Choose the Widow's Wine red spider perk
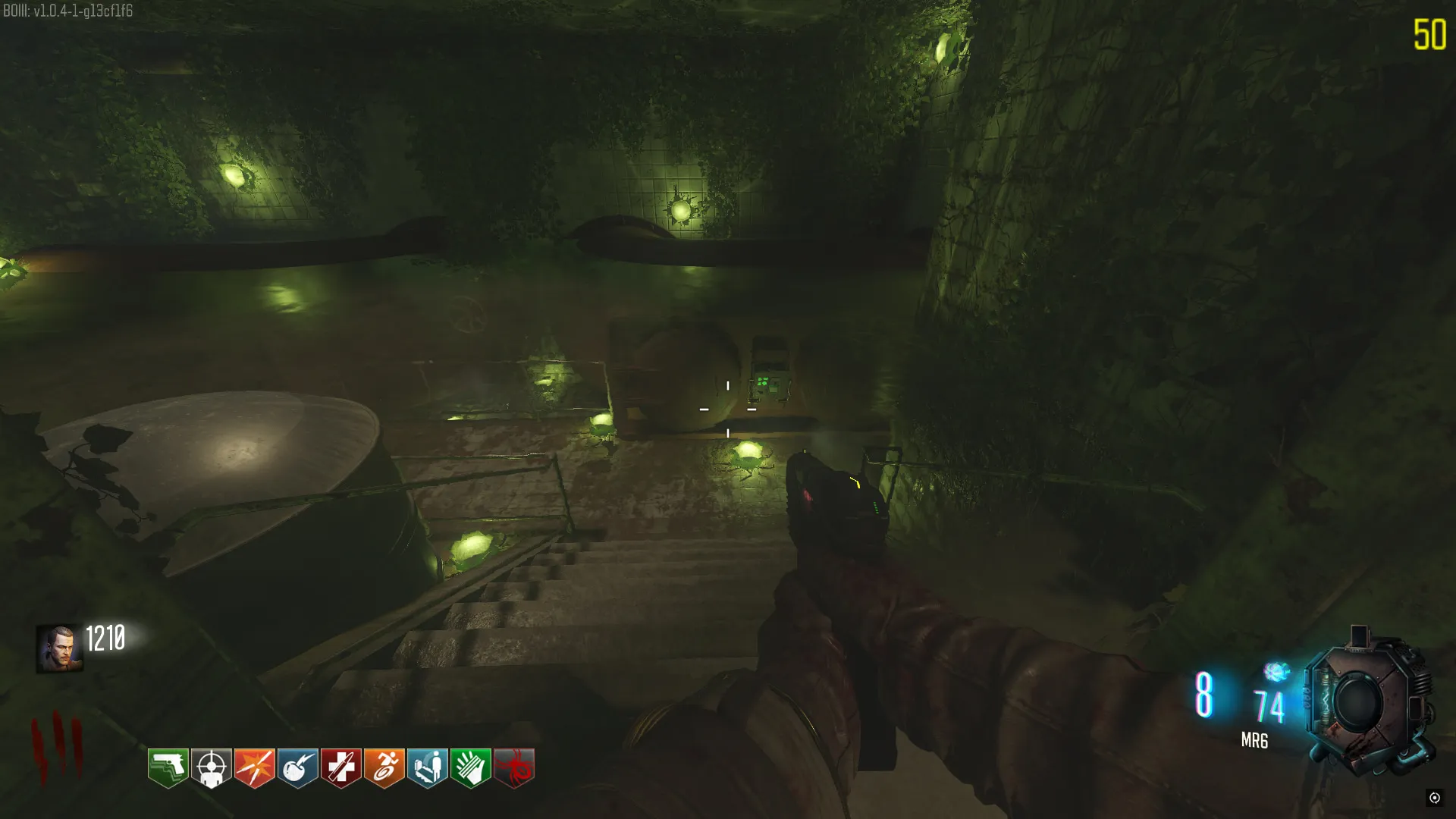1456x819 pixels. [x=514, y=767]
